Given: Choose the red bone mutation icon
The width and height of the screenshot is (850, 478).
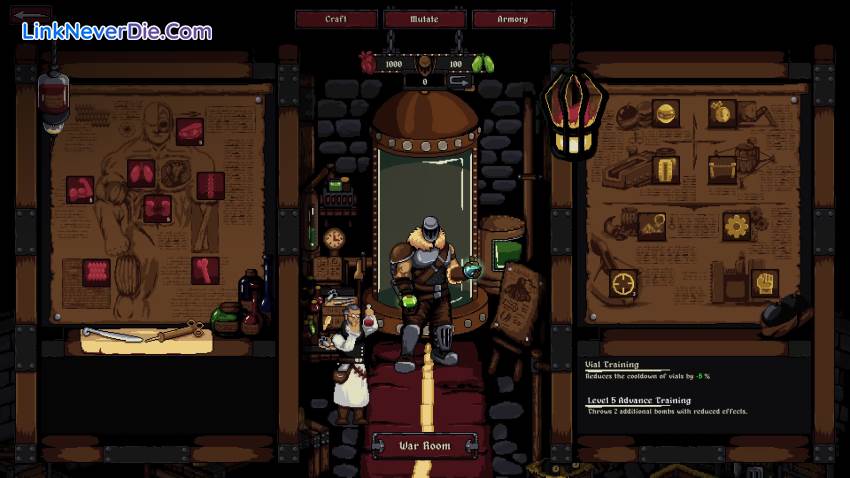Looking at the screenshot, I should click(206, 270).
